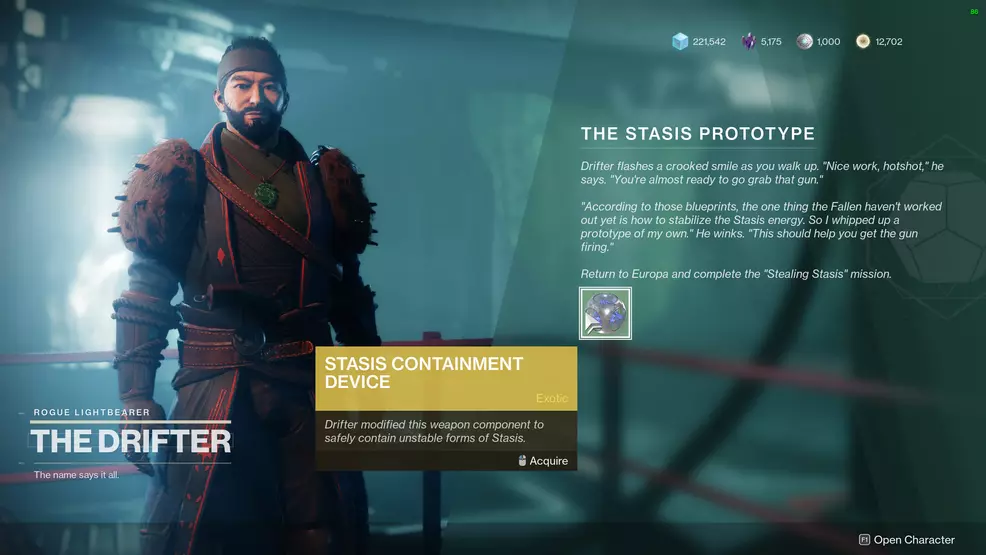Screen dimensions: 986x555
Task: Select the Stasis Containment Device reward icon
Action: [x=605, y=313]
